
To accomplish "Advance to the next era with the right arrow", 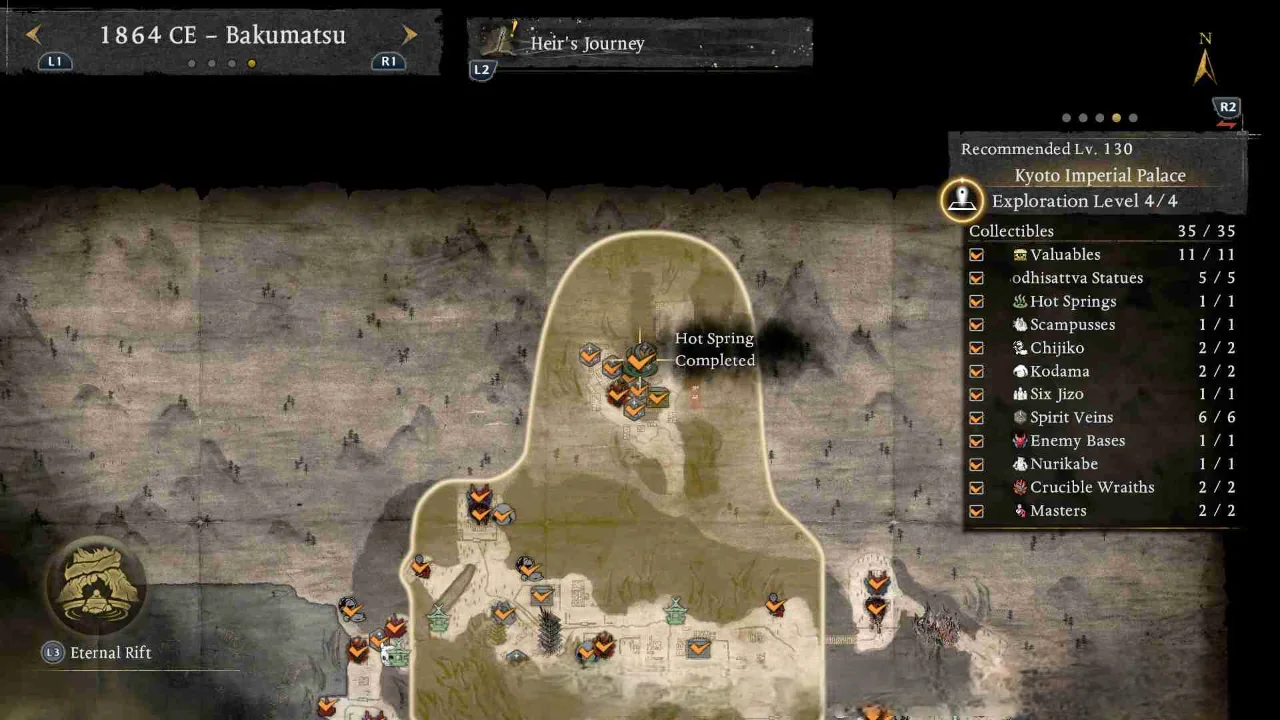I will (x=409, y=35).
